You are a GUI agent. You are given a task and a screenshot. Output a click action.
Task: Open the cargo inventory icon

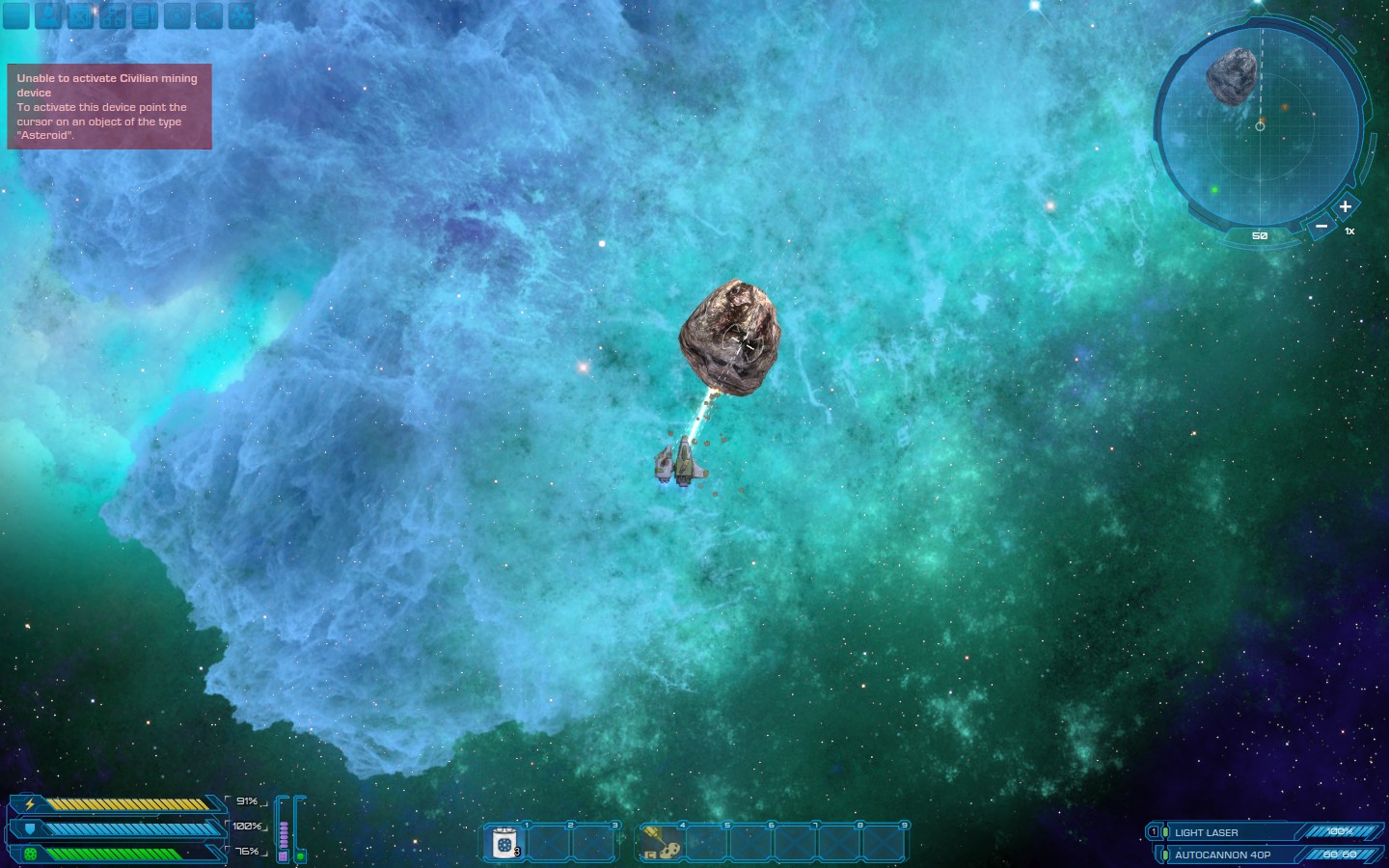[80, 15]
